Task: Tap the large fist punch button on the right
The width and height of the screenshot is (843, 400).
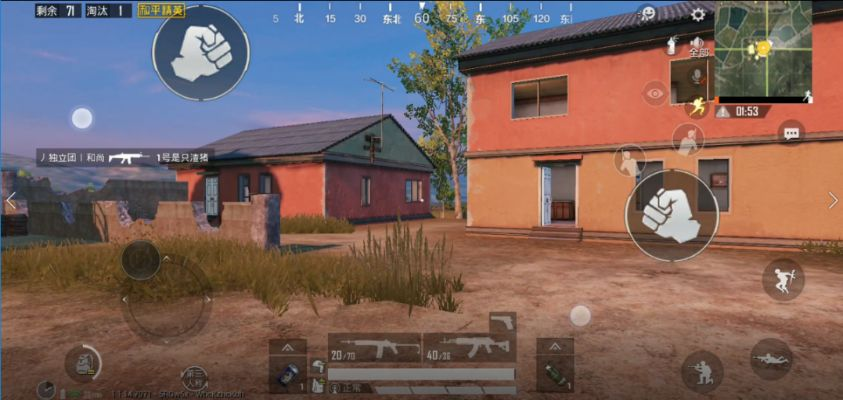Action: click(671, 214)
